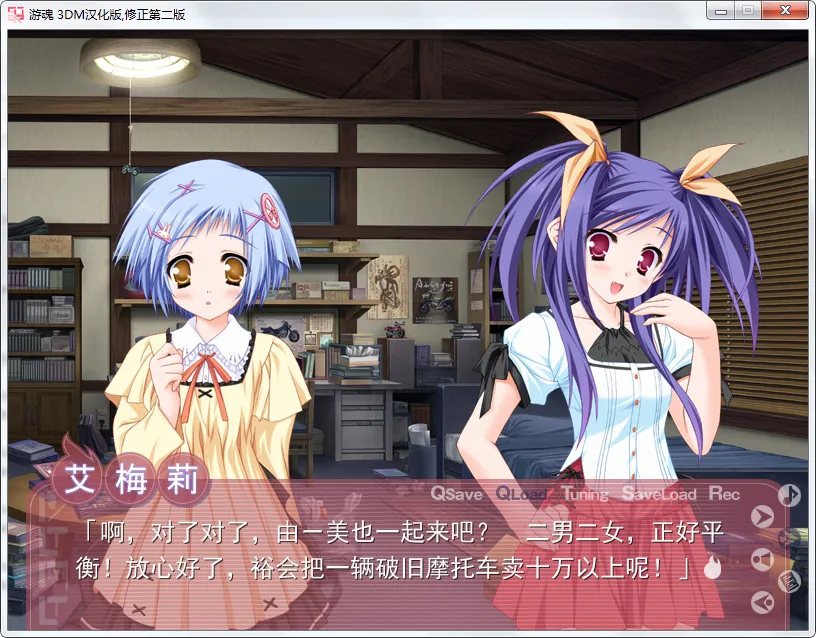Minimize the game window
The height and width of the screenshot is (638, 816).
(x=720, y=12)
